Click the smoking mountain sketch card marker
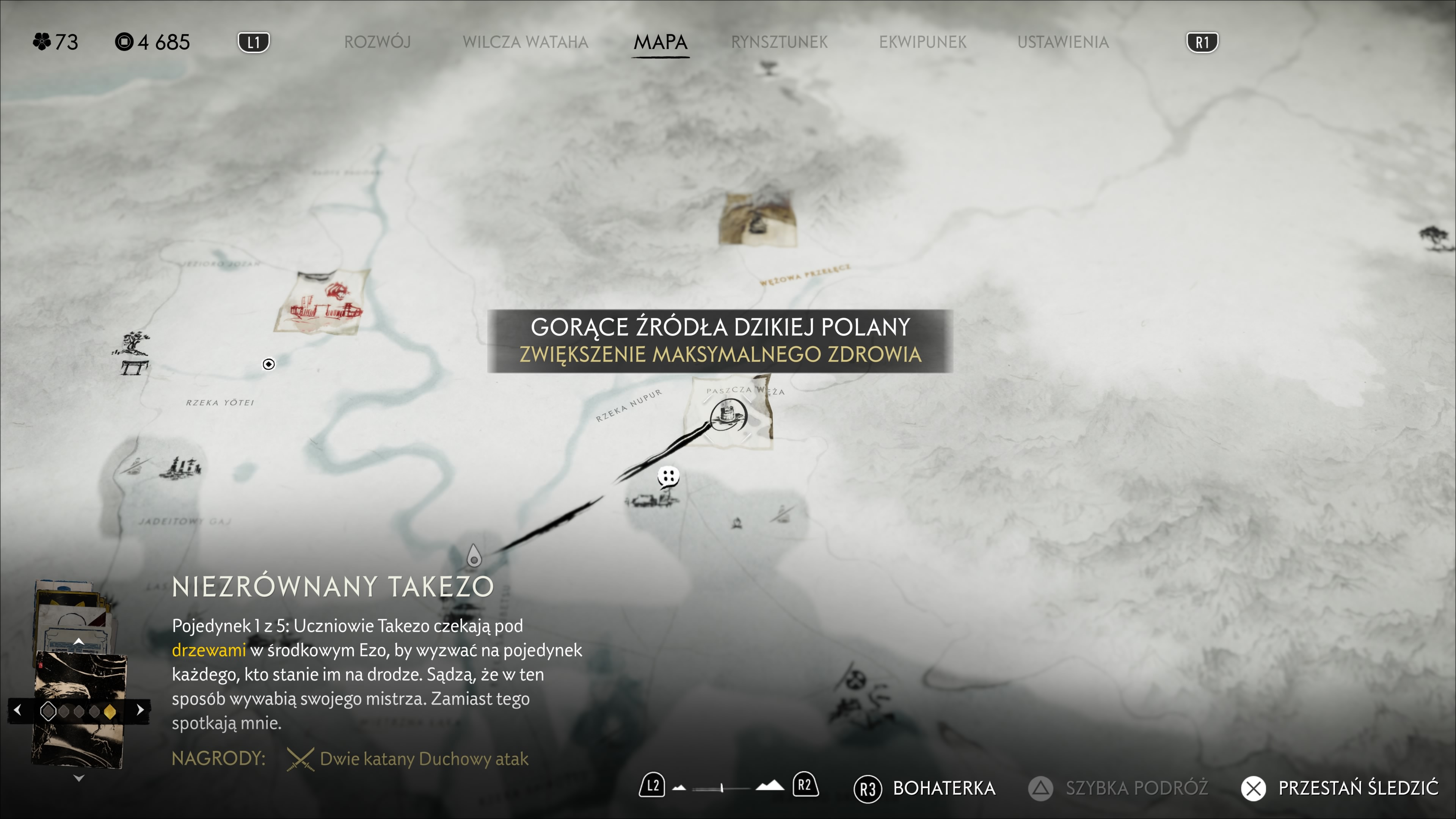This screenshot has width=1456, height=819. [x=758, y=219]
